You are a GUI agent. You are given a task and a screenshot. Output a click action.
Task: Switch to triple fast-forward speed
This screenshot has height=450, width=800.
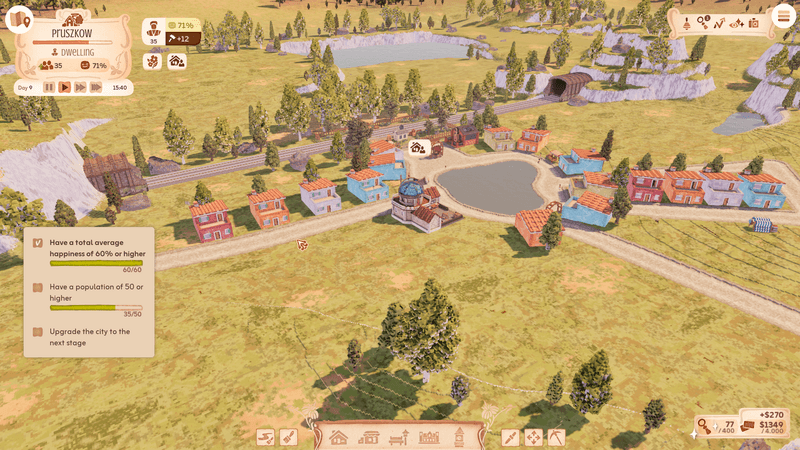point(96,87)
